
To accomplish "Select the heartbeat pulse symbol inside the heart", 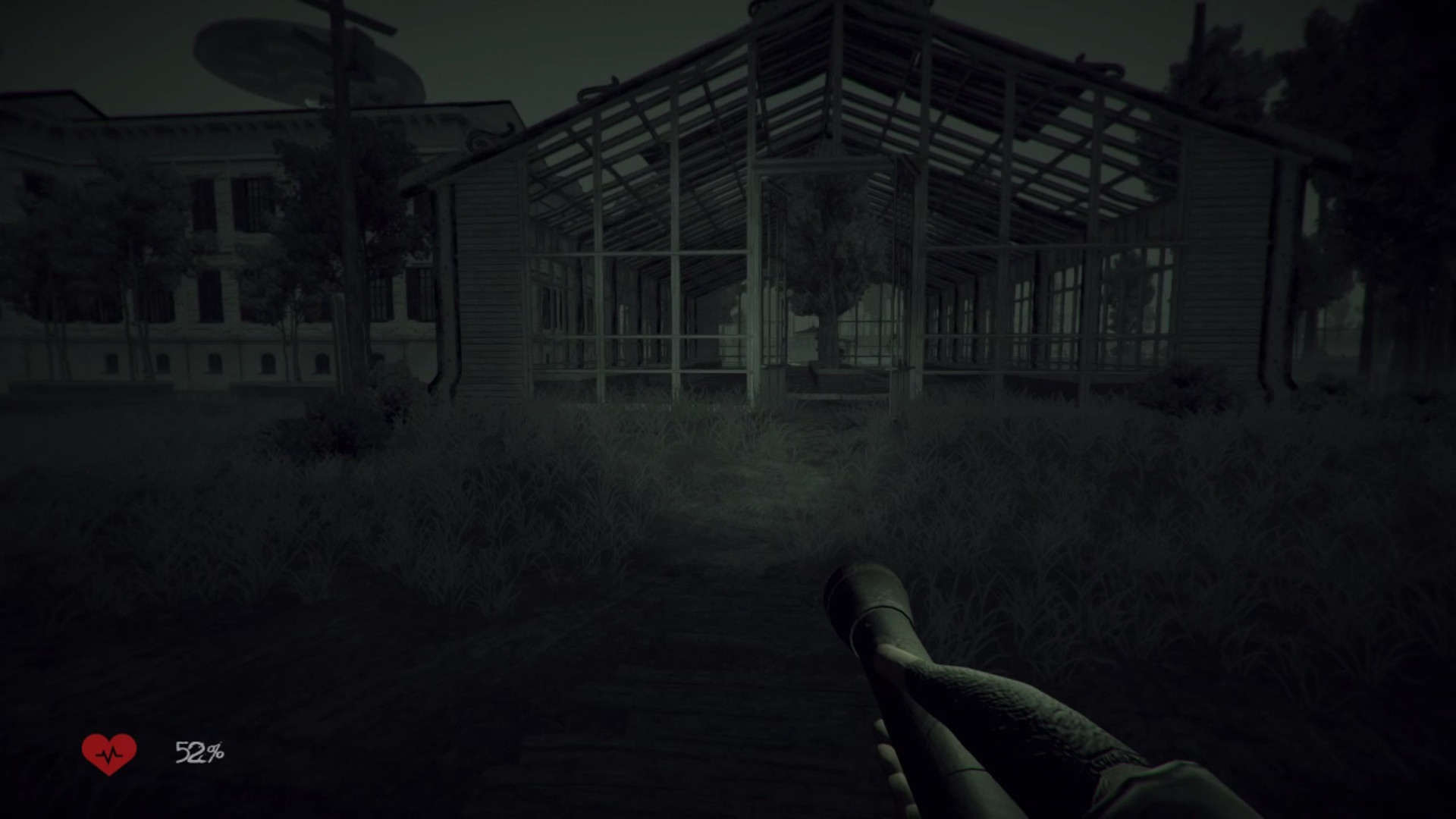I will [109, 754].
